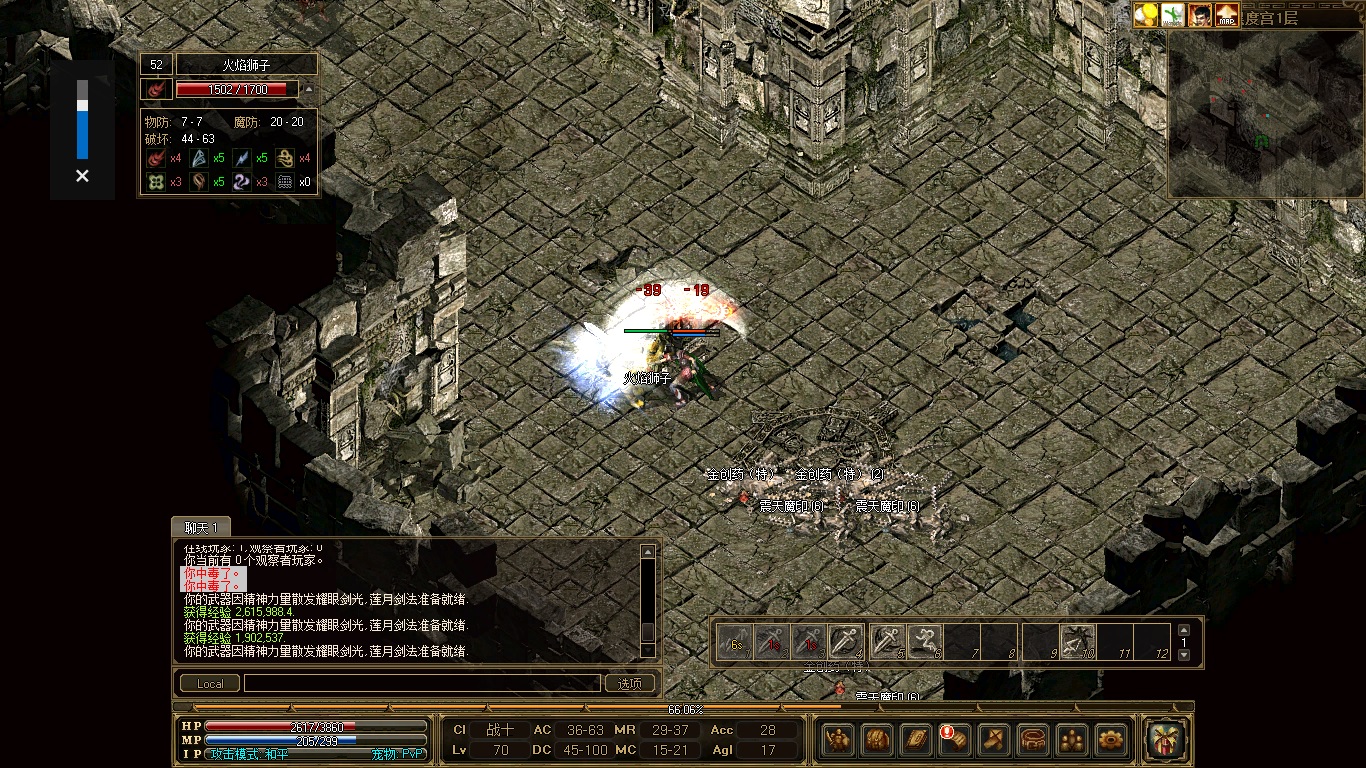
Task: Open the character equipment panel
Action: coord(838,739)
